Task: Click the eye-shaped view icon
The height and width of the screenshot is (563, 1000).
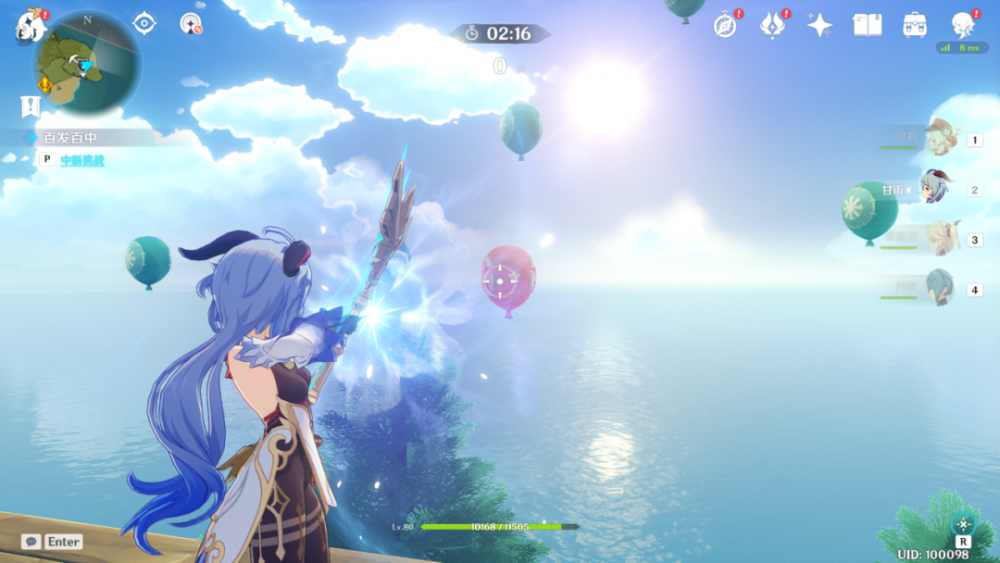Action: (x=145, y=23)
